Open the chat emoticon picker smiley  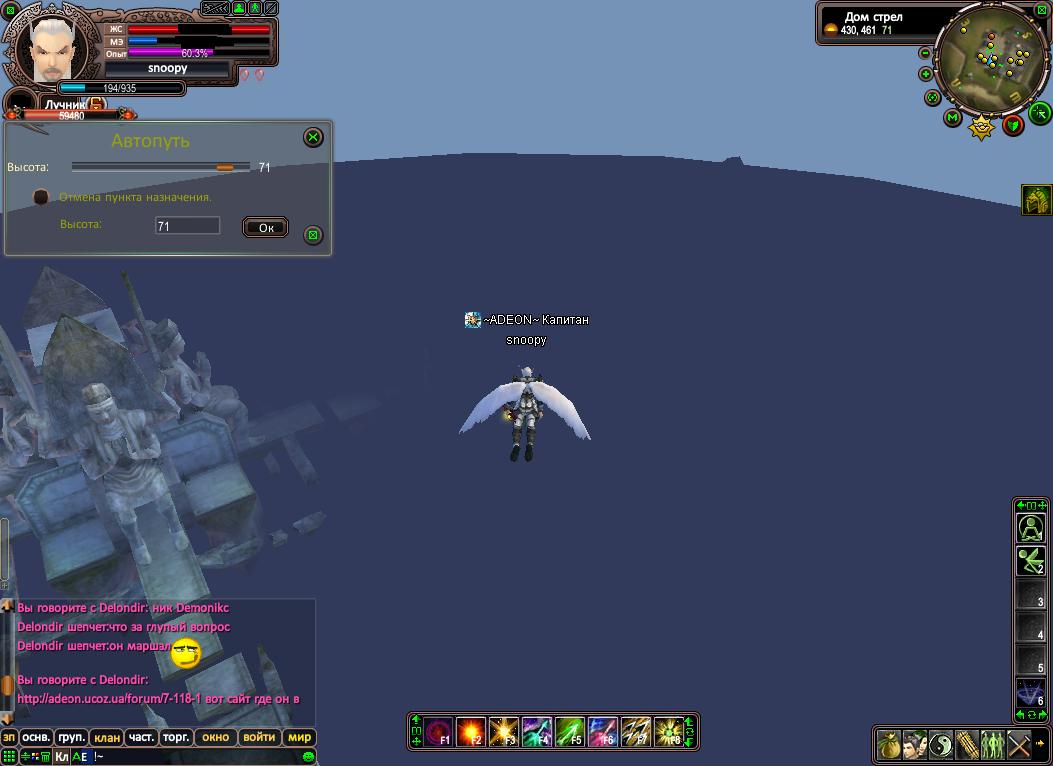309,756
